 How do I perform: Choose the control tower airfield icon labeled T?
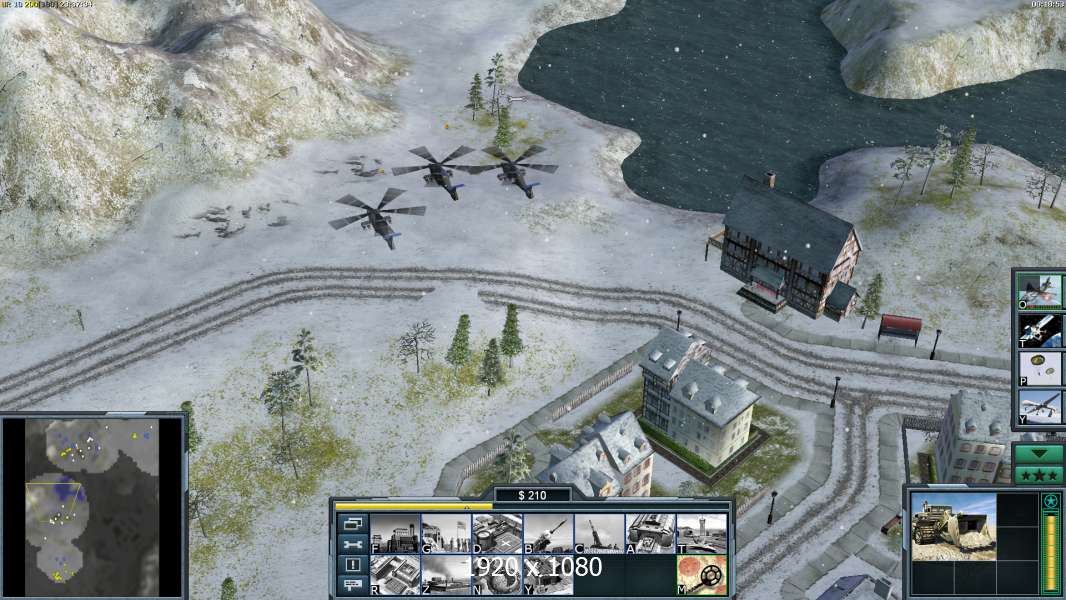pos(701,534)
